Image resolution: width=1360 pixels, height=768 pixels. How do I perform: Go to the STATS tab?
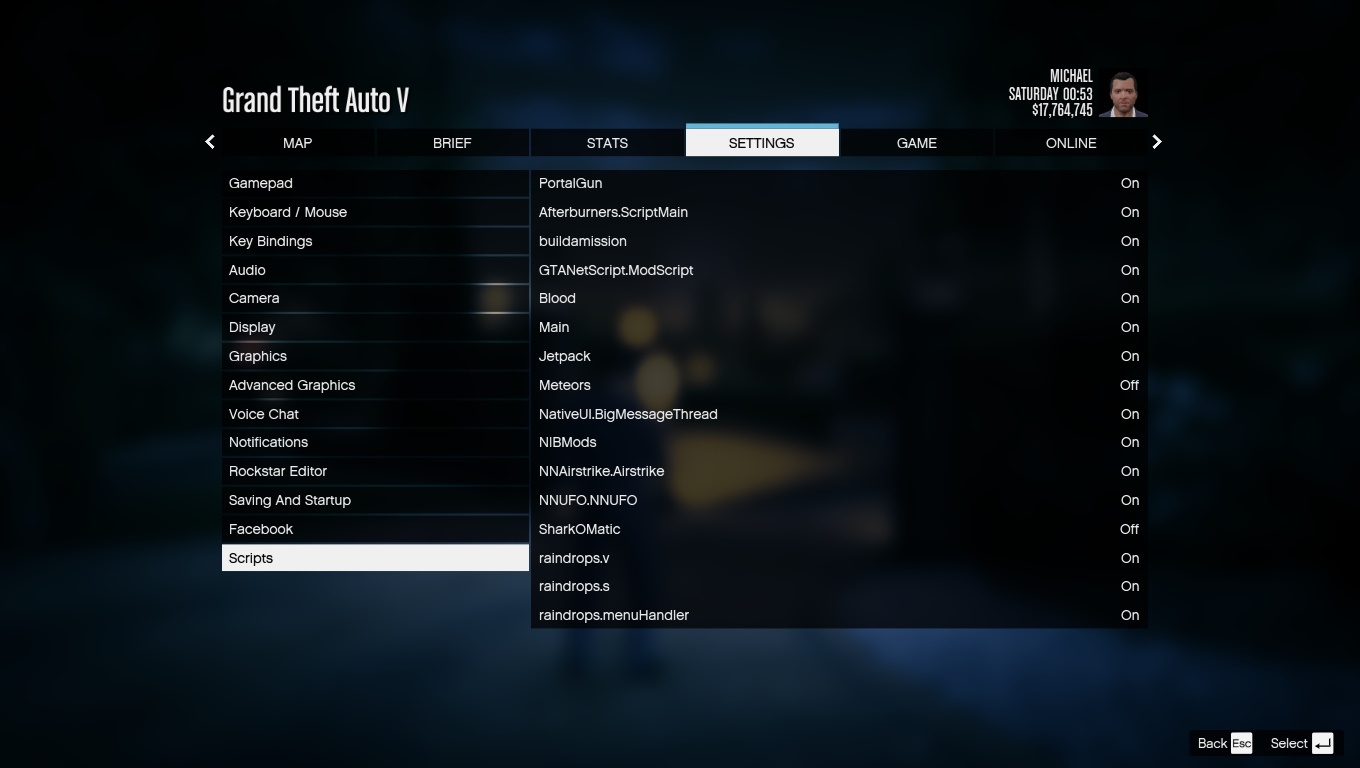(607, 143)
